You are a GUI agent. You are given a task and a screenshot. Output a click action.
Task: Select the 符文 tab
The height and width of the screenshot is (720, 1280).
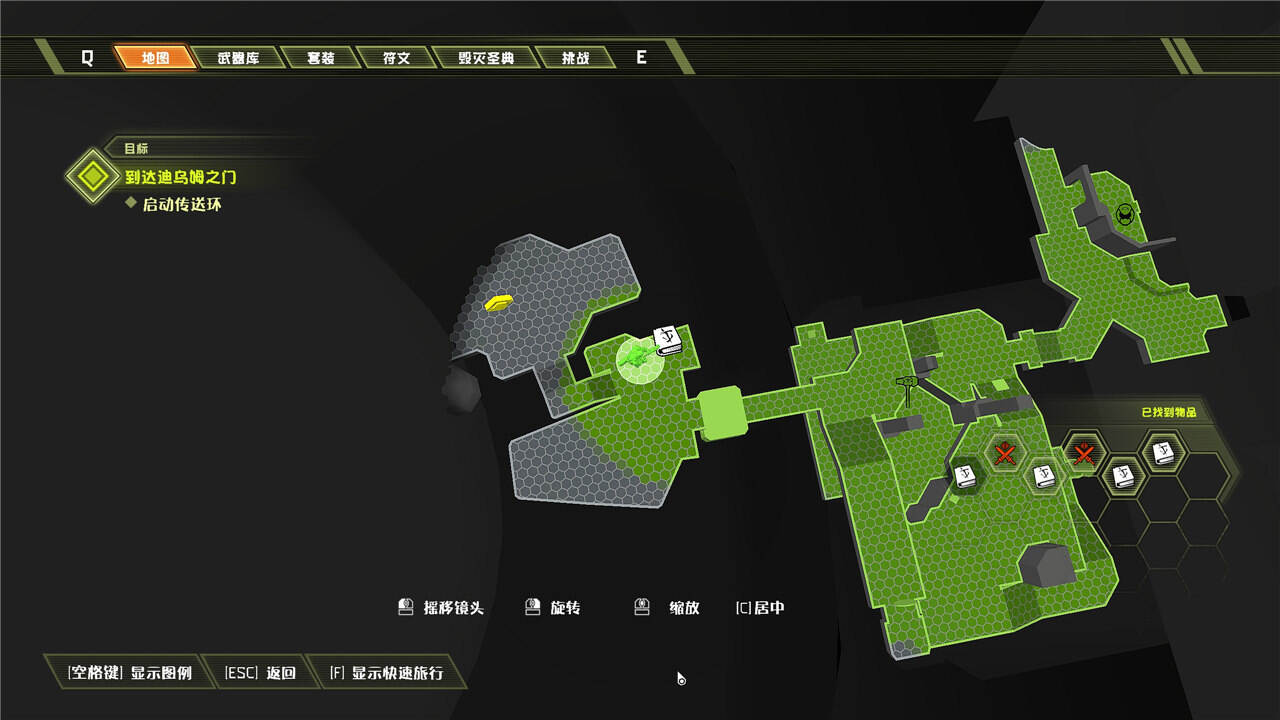tap(396, 58)
